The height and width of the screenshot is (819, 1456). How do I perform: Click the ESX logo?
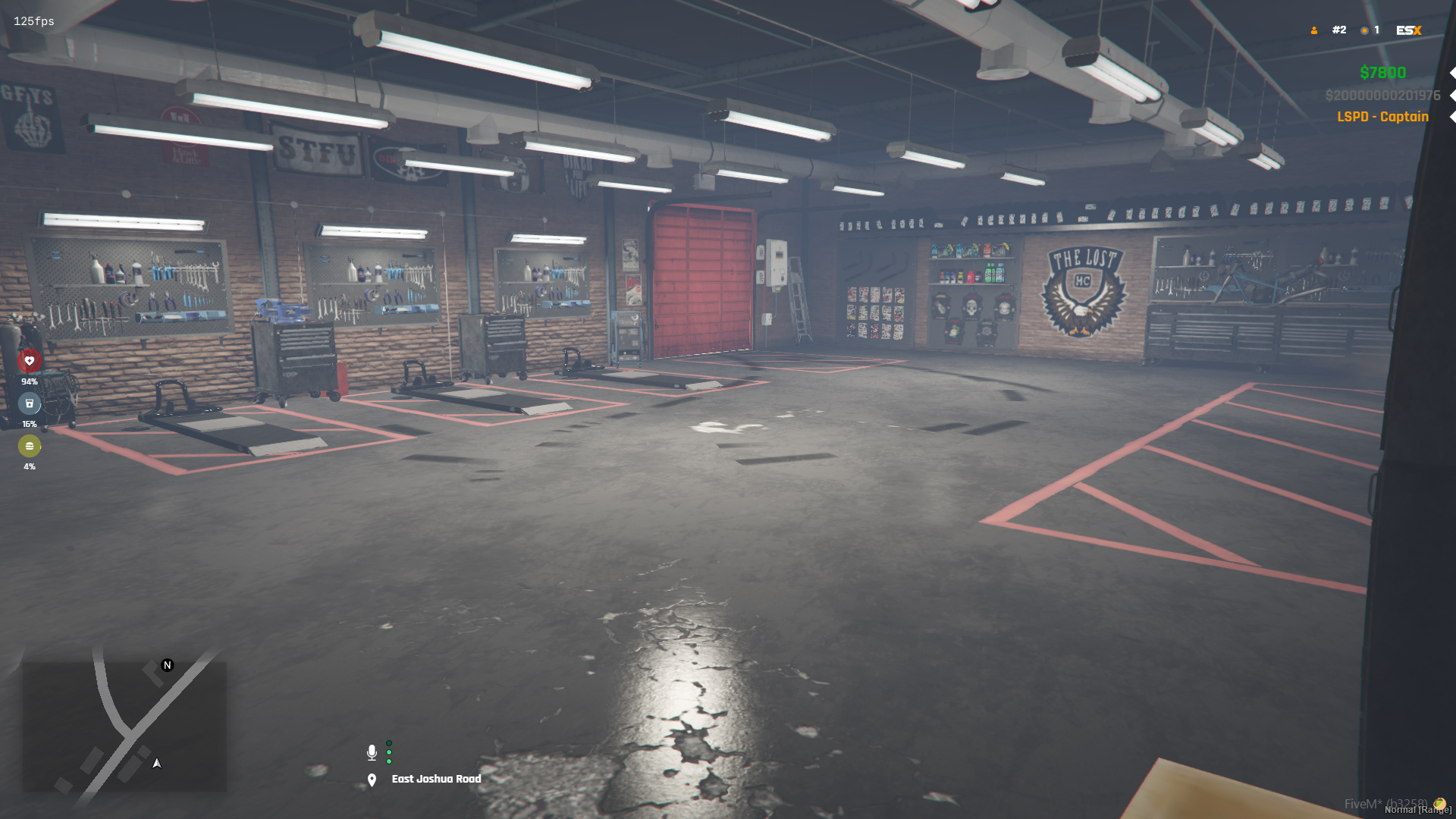[x=1408, y=30]
